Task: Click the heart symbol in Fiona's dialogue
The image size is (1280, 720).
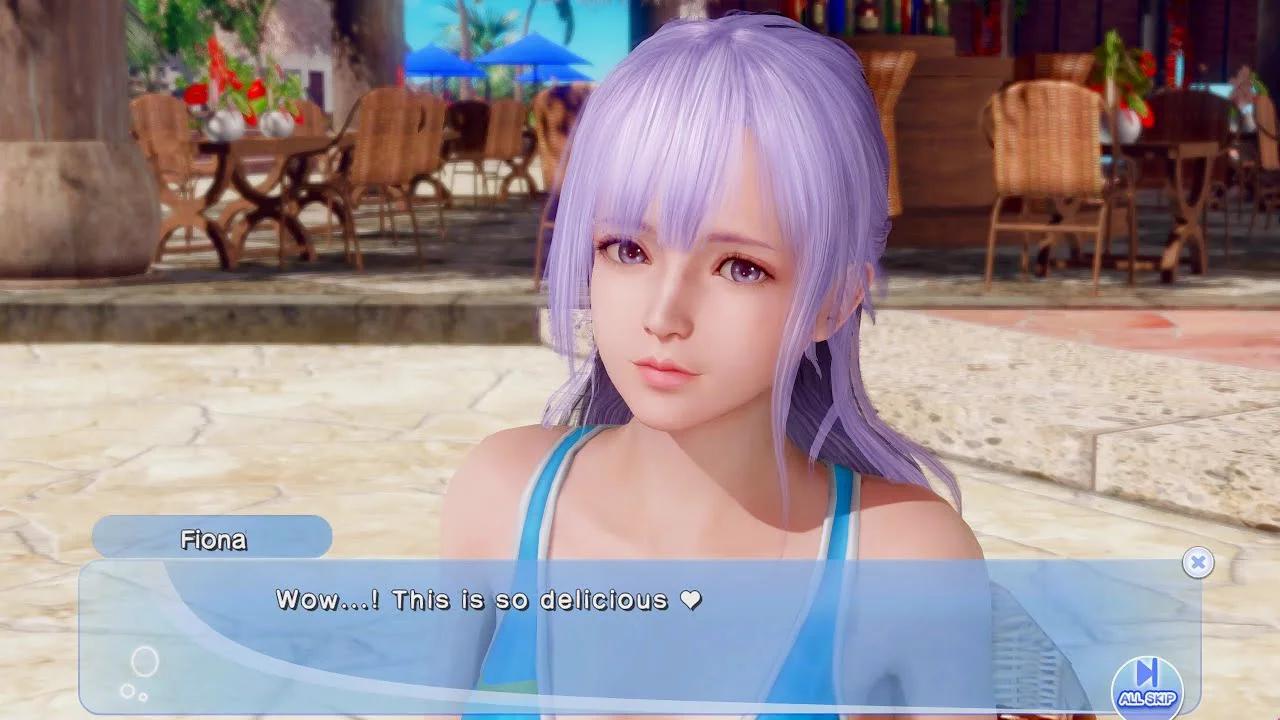Action: [692, 600]
